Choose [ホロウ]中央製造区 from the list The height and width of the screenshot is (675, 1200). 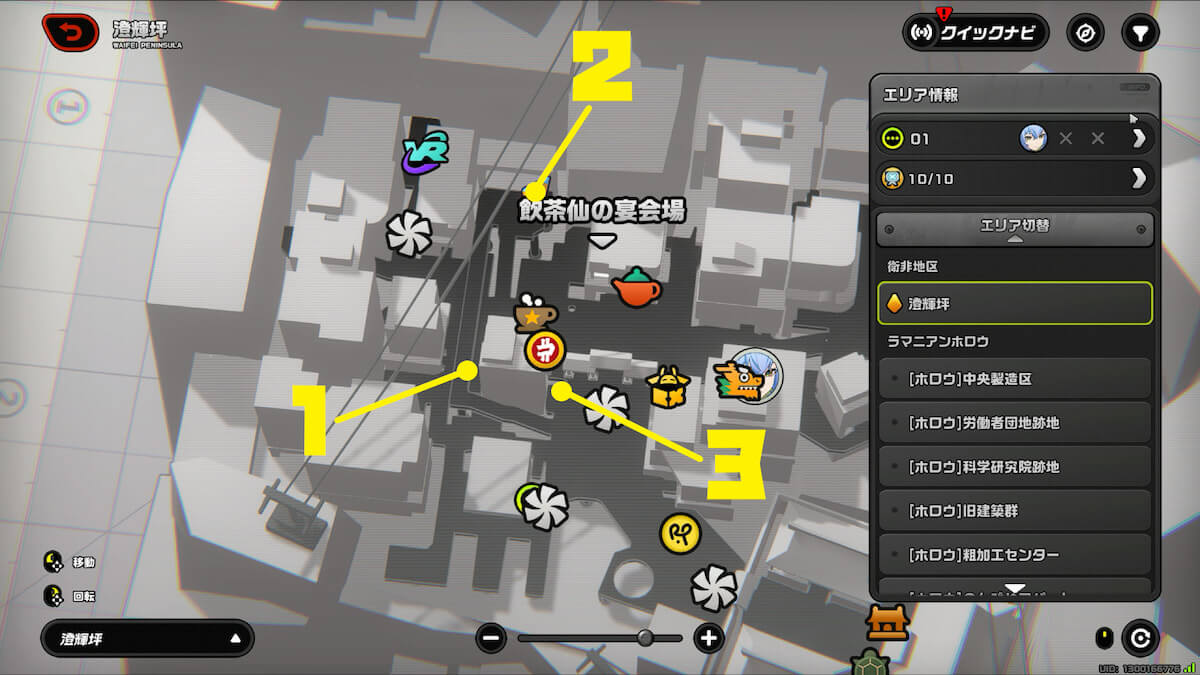pyautogui.click(x=1014, y=379)
